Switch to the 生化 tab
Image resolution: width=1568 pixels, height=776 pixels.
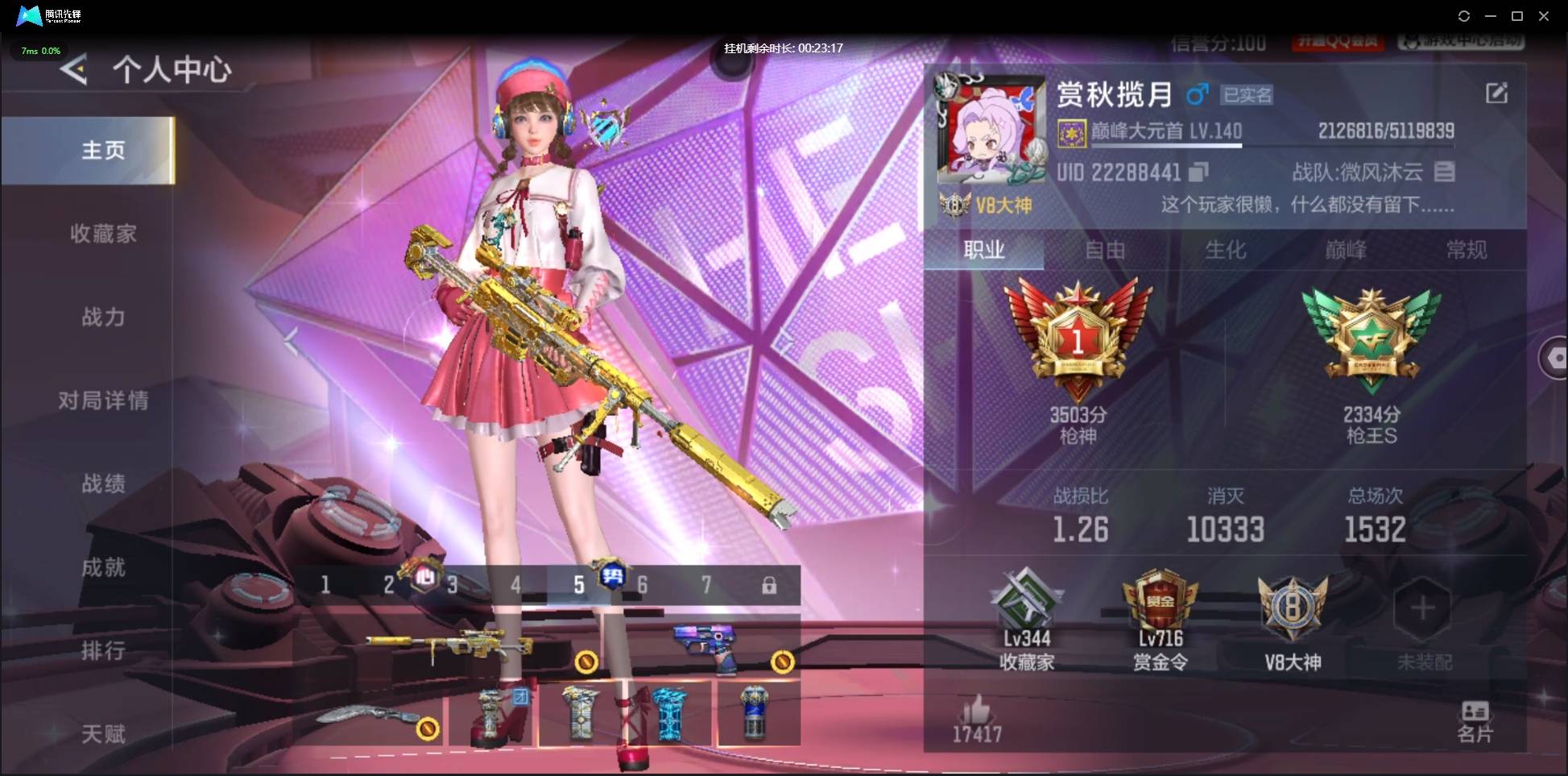1227,250
